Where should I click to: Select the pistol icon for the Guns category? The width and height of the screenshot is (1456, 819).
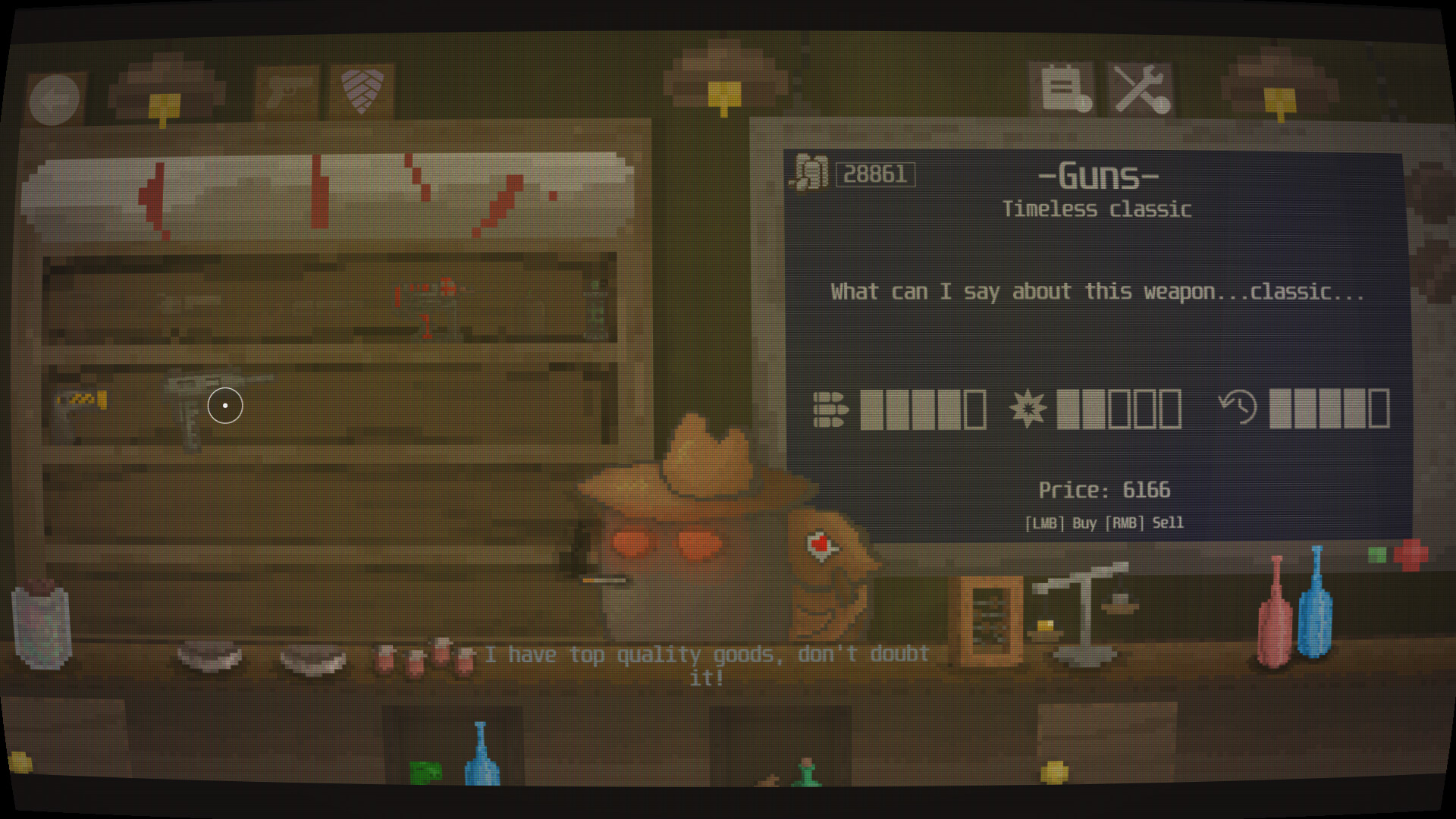pos(288,89)
